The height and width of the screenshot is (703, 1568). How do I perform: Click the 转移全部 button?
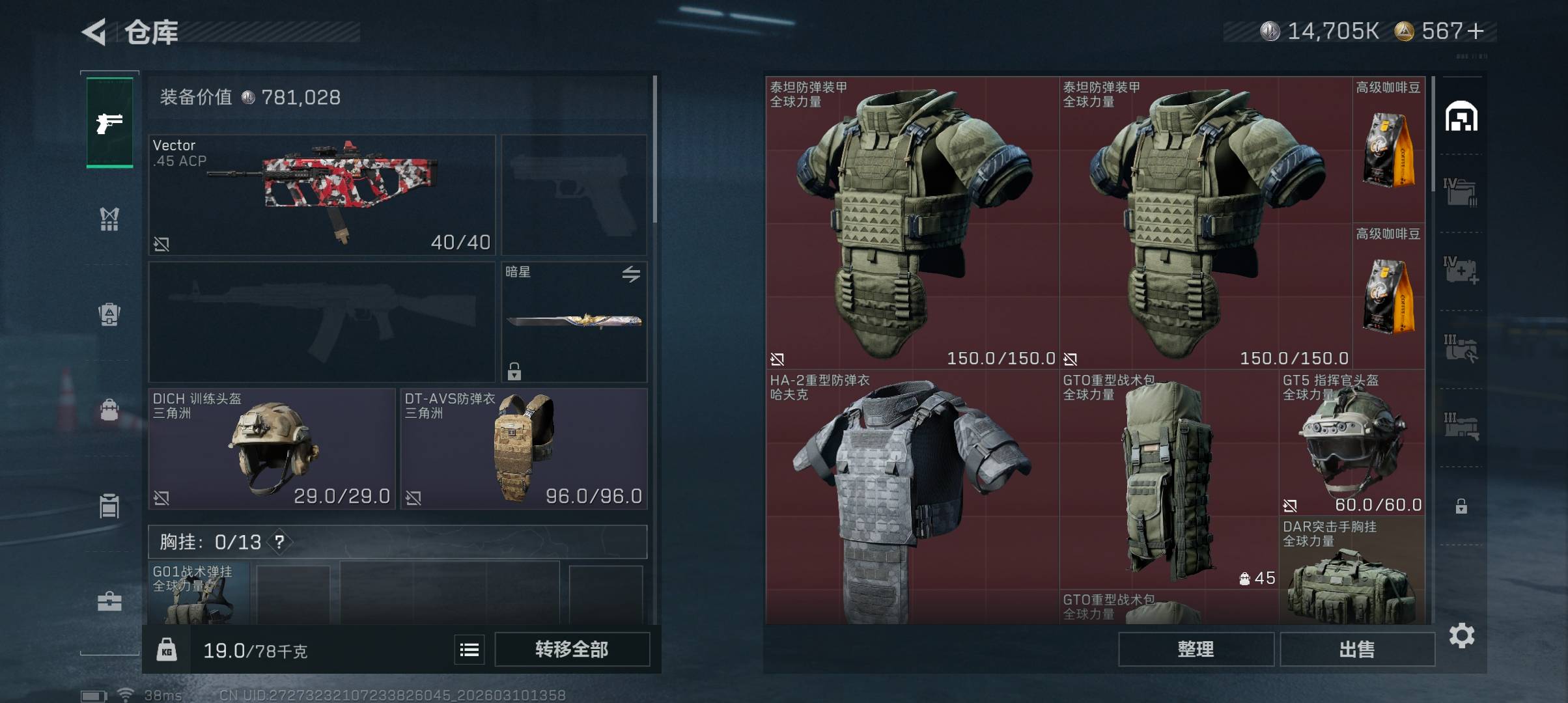coord(572,649)
